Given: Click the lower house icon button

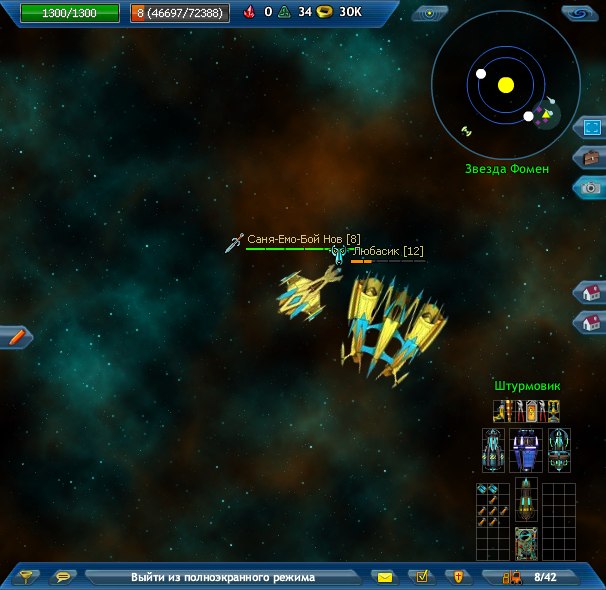Looking at the screenshot, I should tap(591, 322).
